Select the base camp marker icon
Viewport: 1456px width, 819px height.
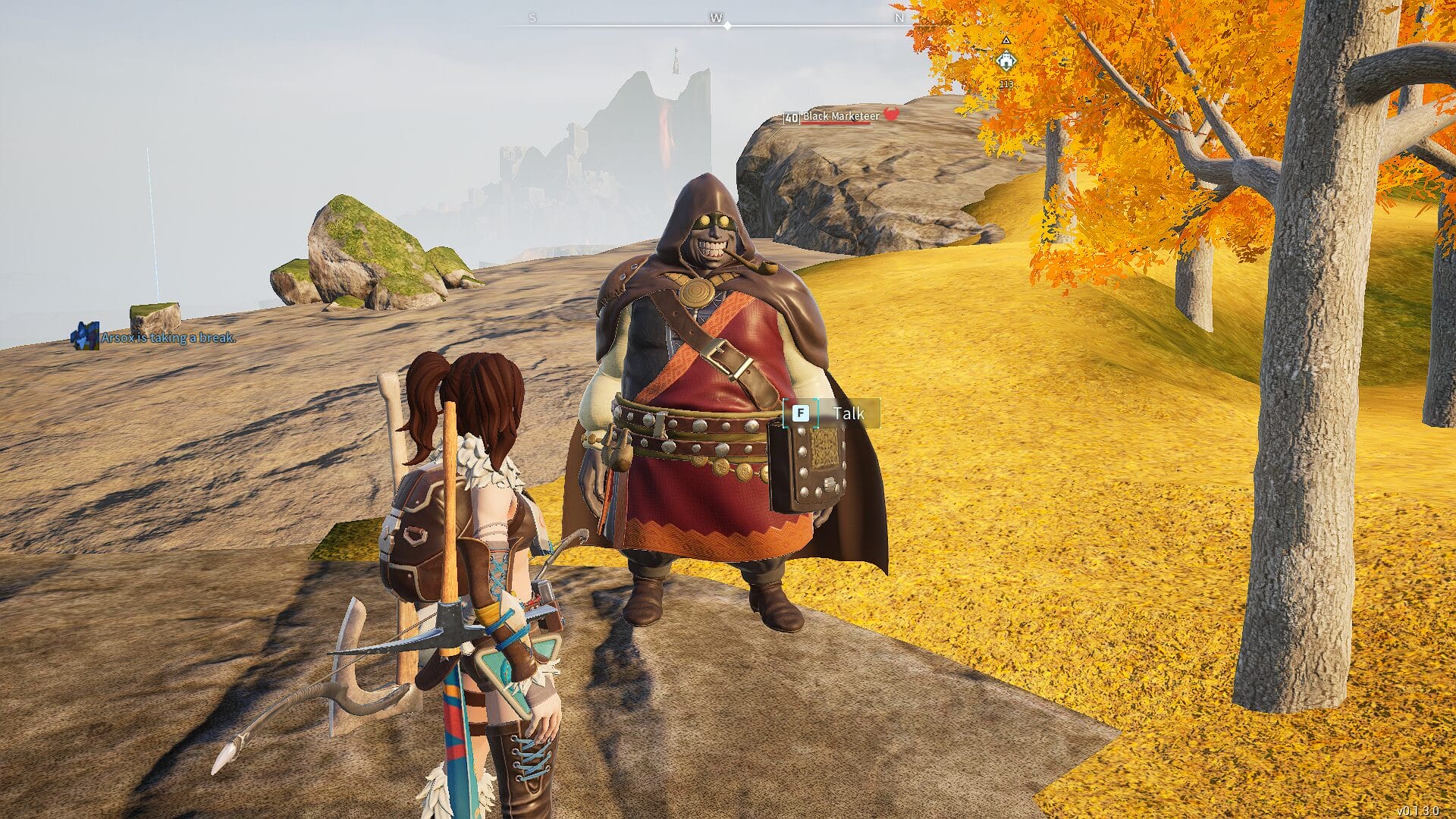[1006, 60]
